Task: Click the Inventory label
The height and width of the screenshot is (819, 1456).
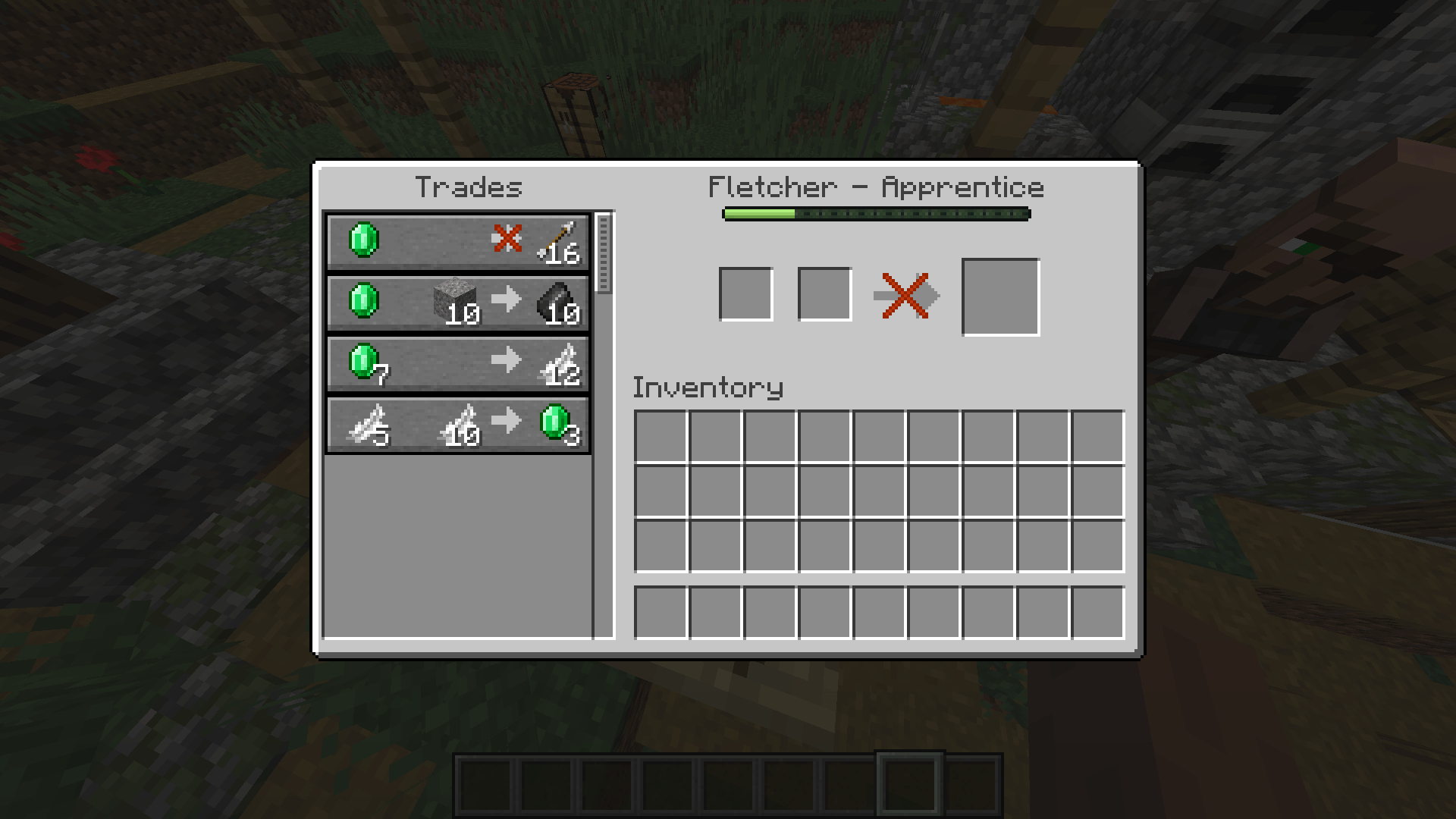Action: (x=708, y=387)
